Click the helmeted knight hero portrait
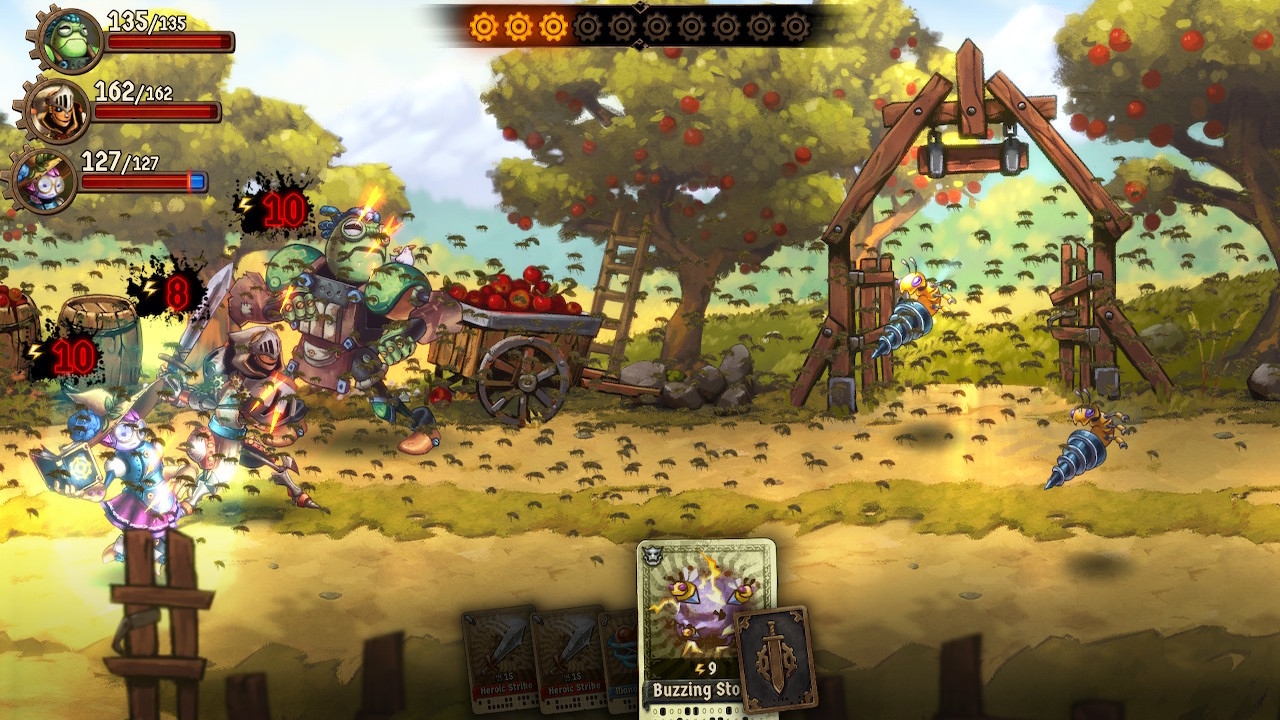This screenshot has height=720, width=1280. pos(57,111)
